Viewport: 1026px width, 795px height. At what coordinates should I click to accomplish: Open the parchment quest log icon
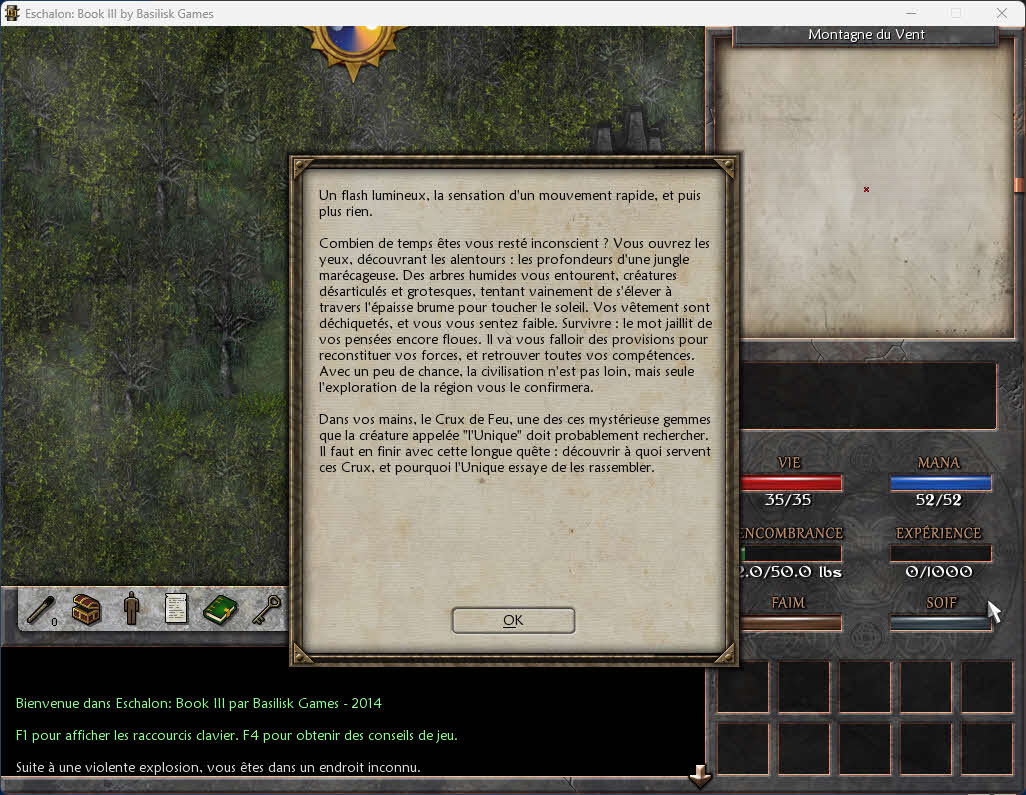pos(176,609)
